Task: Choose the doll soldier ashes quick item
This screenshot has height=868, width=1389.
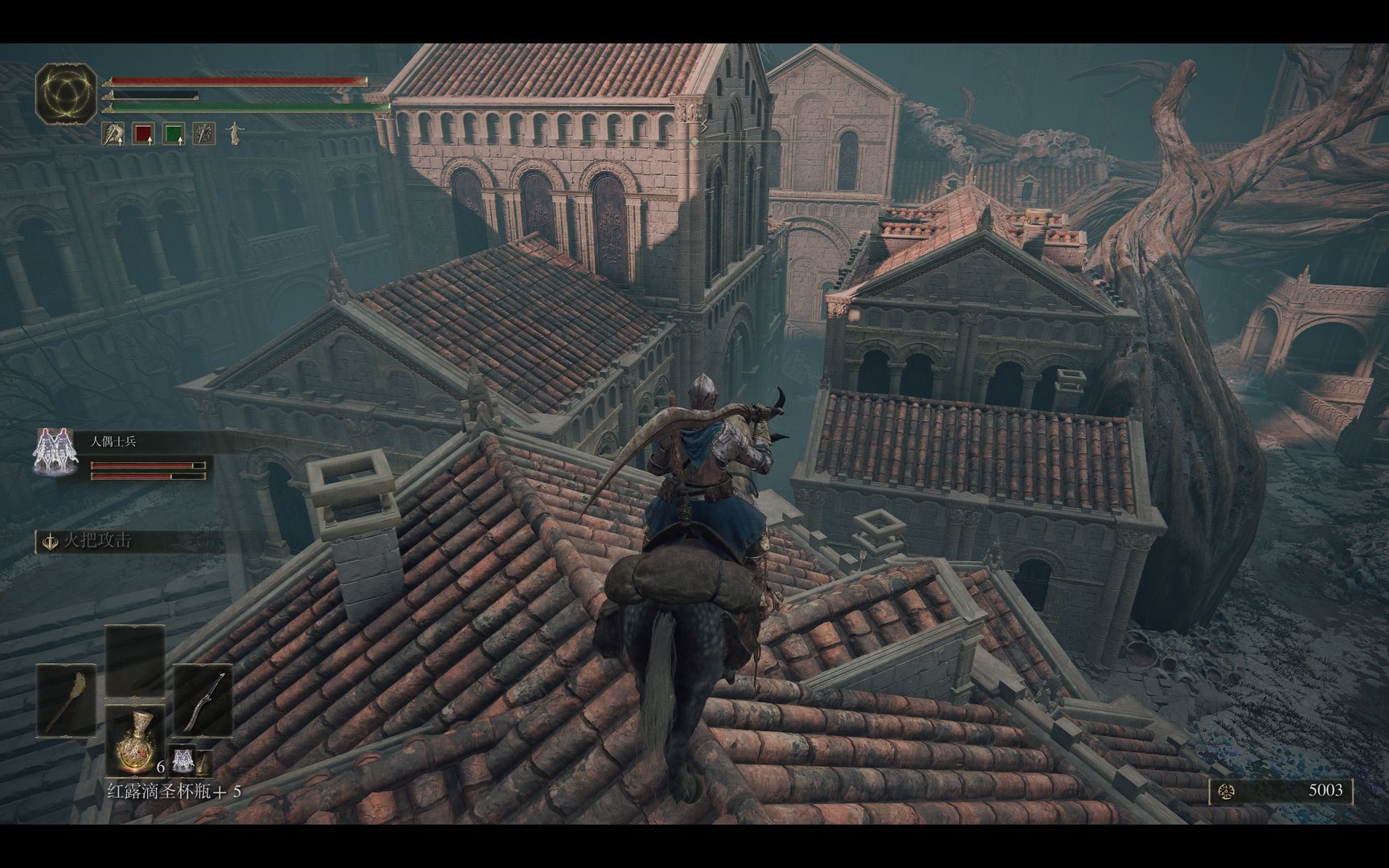Action: pyautogui.click(x=184, y=759)
